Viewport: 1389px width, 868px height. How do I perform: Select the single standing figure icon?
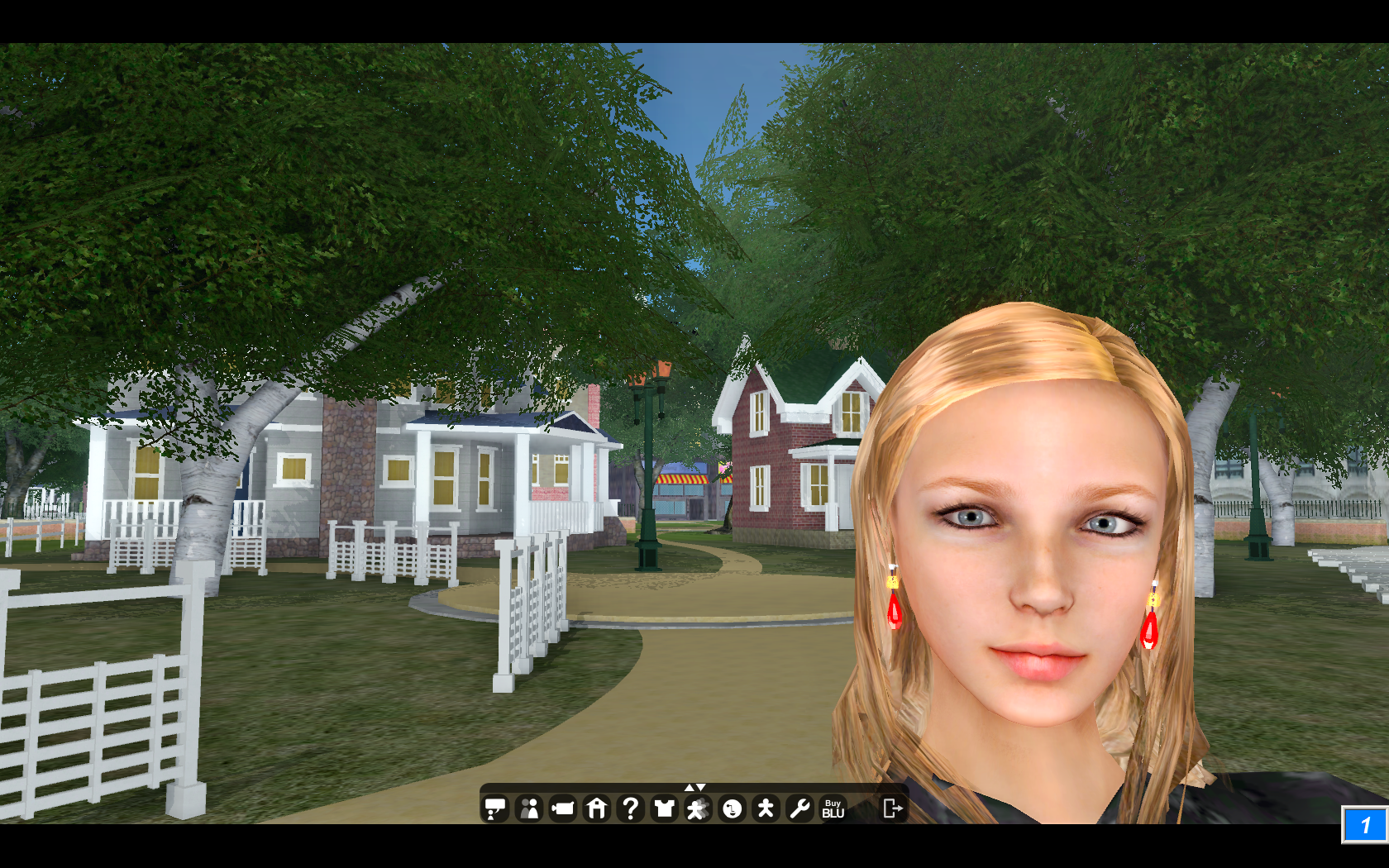(x=766, y=808)
